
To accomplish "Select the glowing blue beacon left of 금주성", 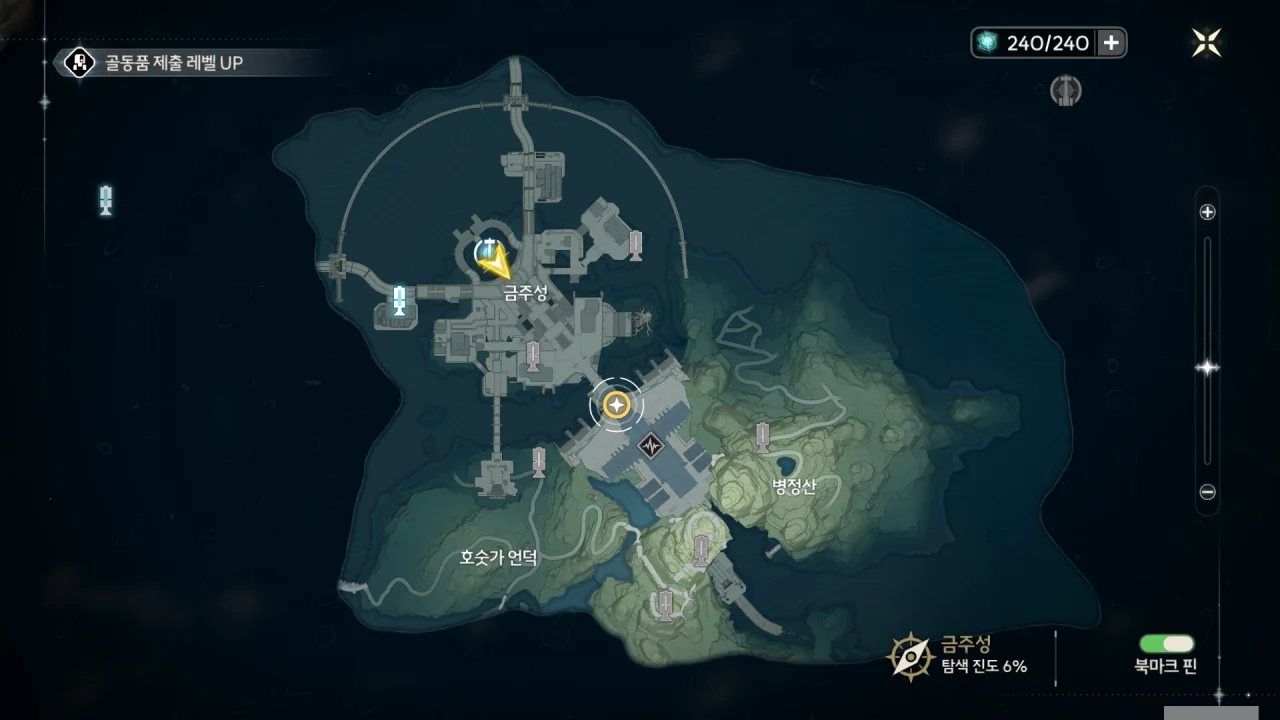I will point(400,300).
